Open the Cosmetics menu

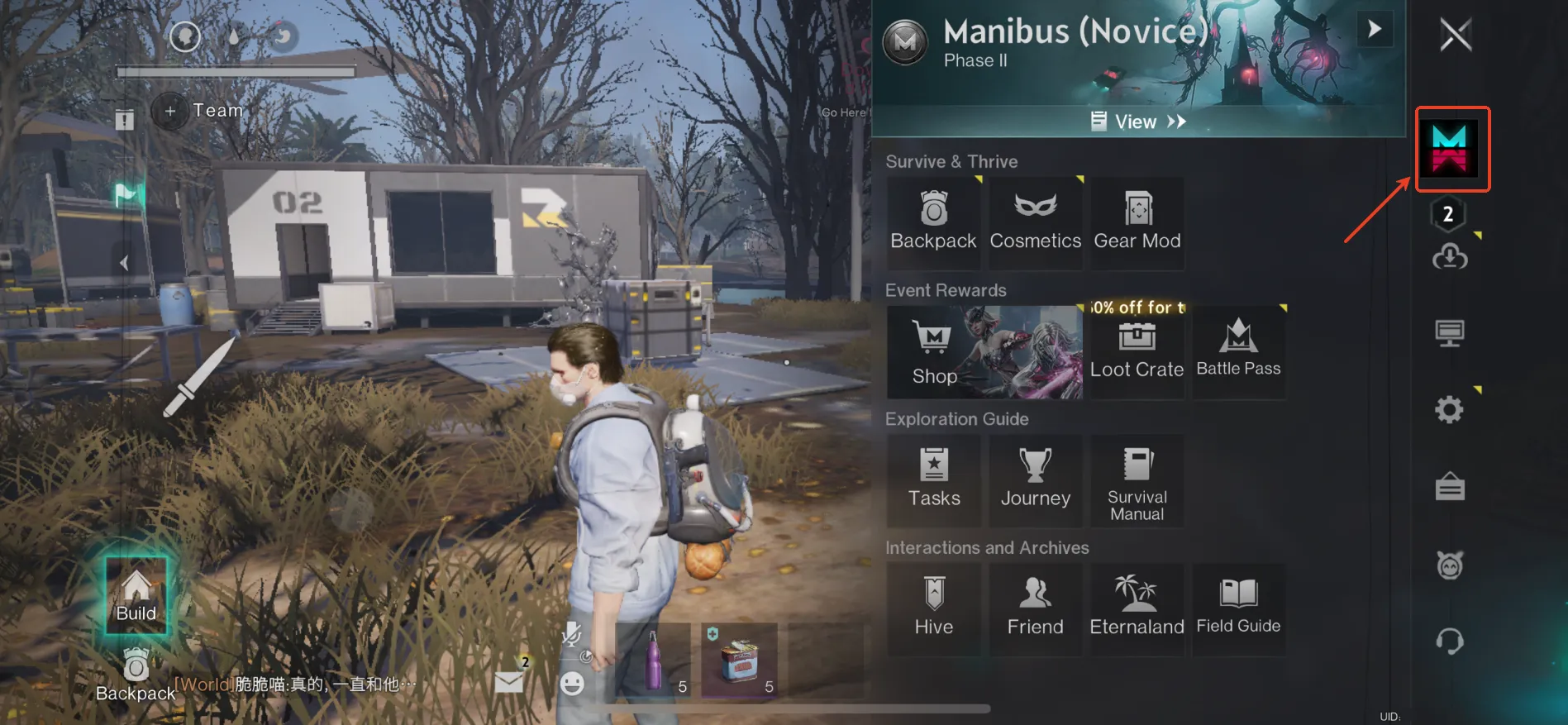point(1035,222)
